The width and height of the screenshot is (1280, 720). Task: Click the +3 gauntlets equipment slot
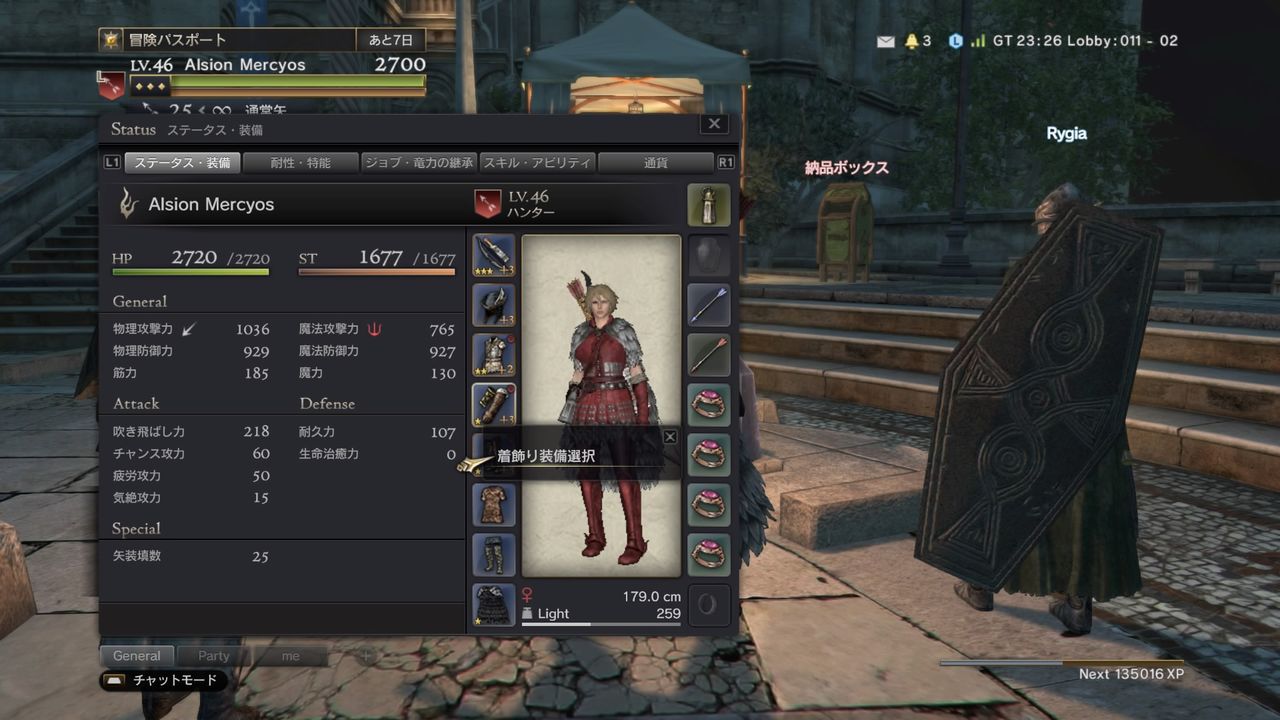pyautogui.click(x=493, y=405)
